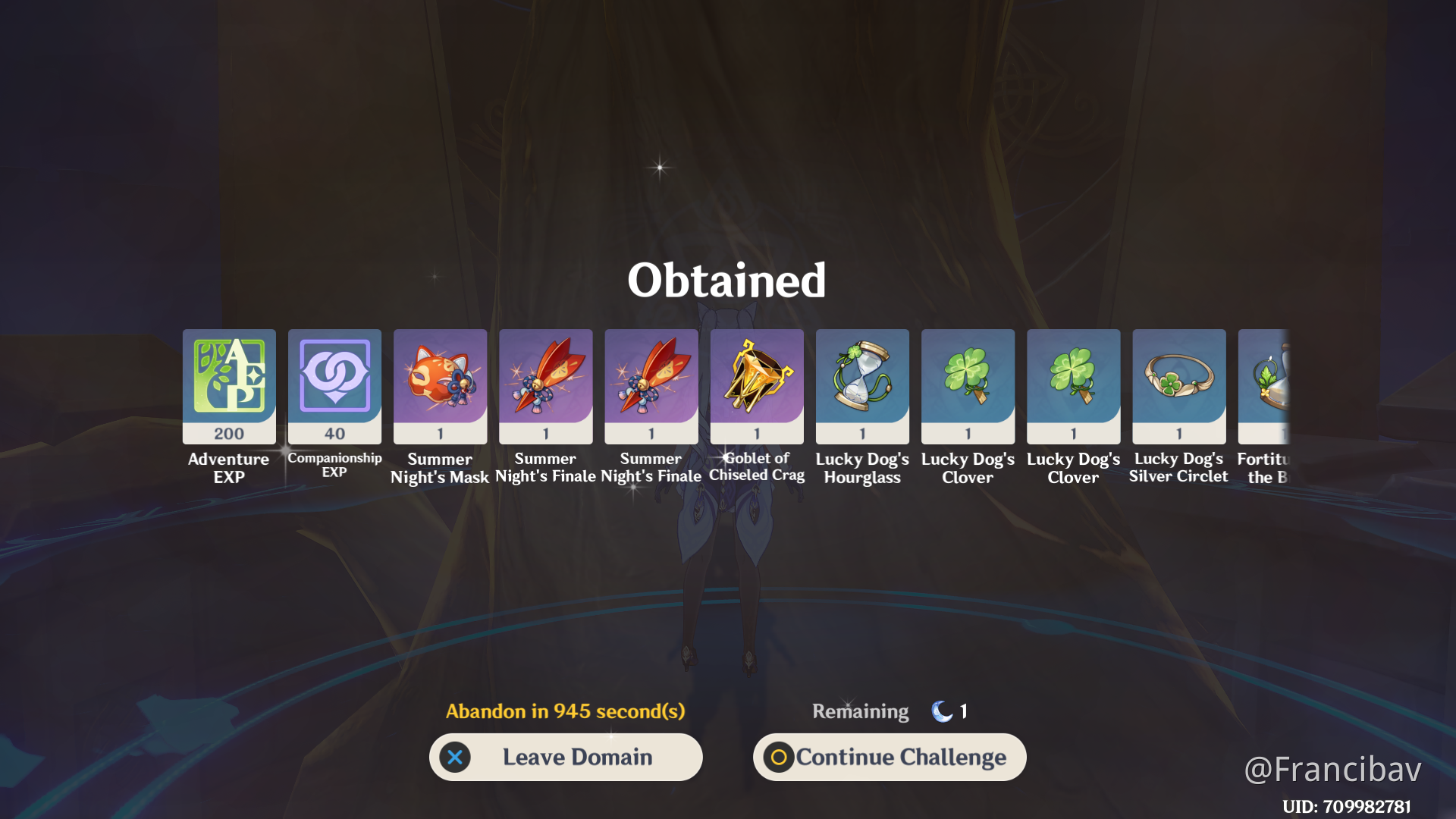This screenshot has width=1456, height=819.
Task: Click the Abandon countdown timer text
Action: click(564, 711)
